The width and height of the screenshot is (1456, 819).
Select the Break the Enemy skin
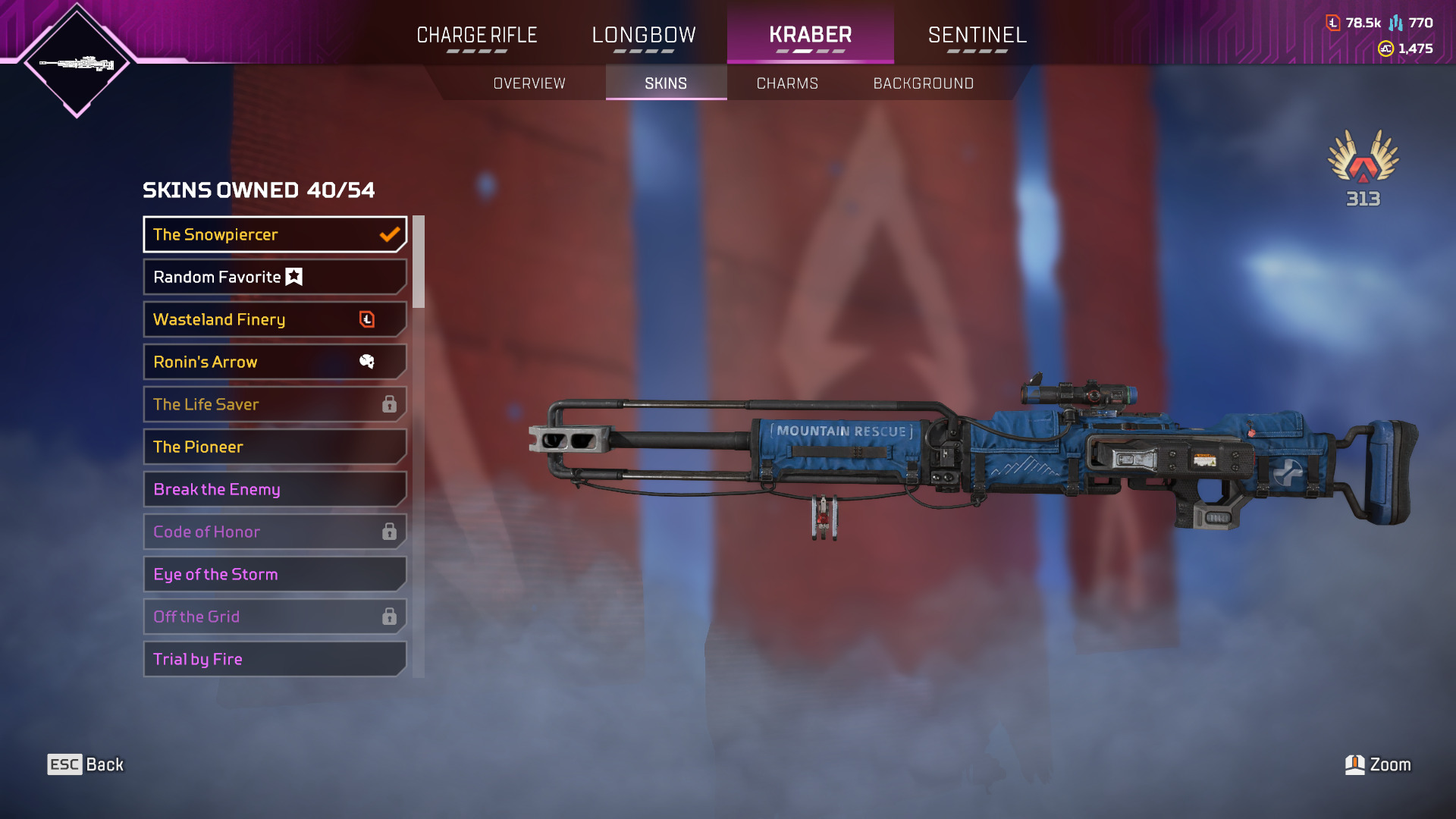(x=275, y=489)
